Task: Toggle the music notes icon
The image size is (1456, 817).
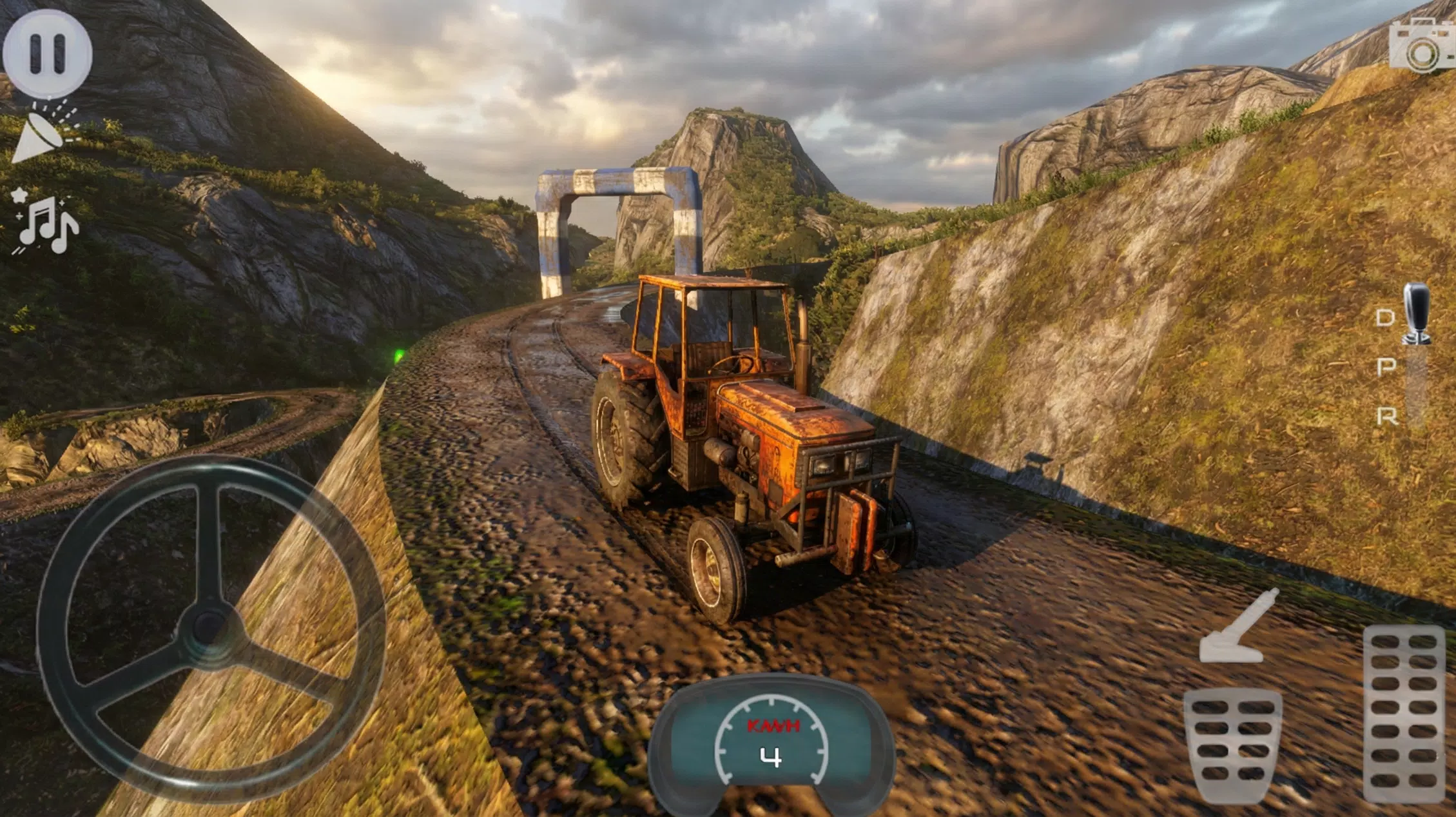Action: [45, 222]
